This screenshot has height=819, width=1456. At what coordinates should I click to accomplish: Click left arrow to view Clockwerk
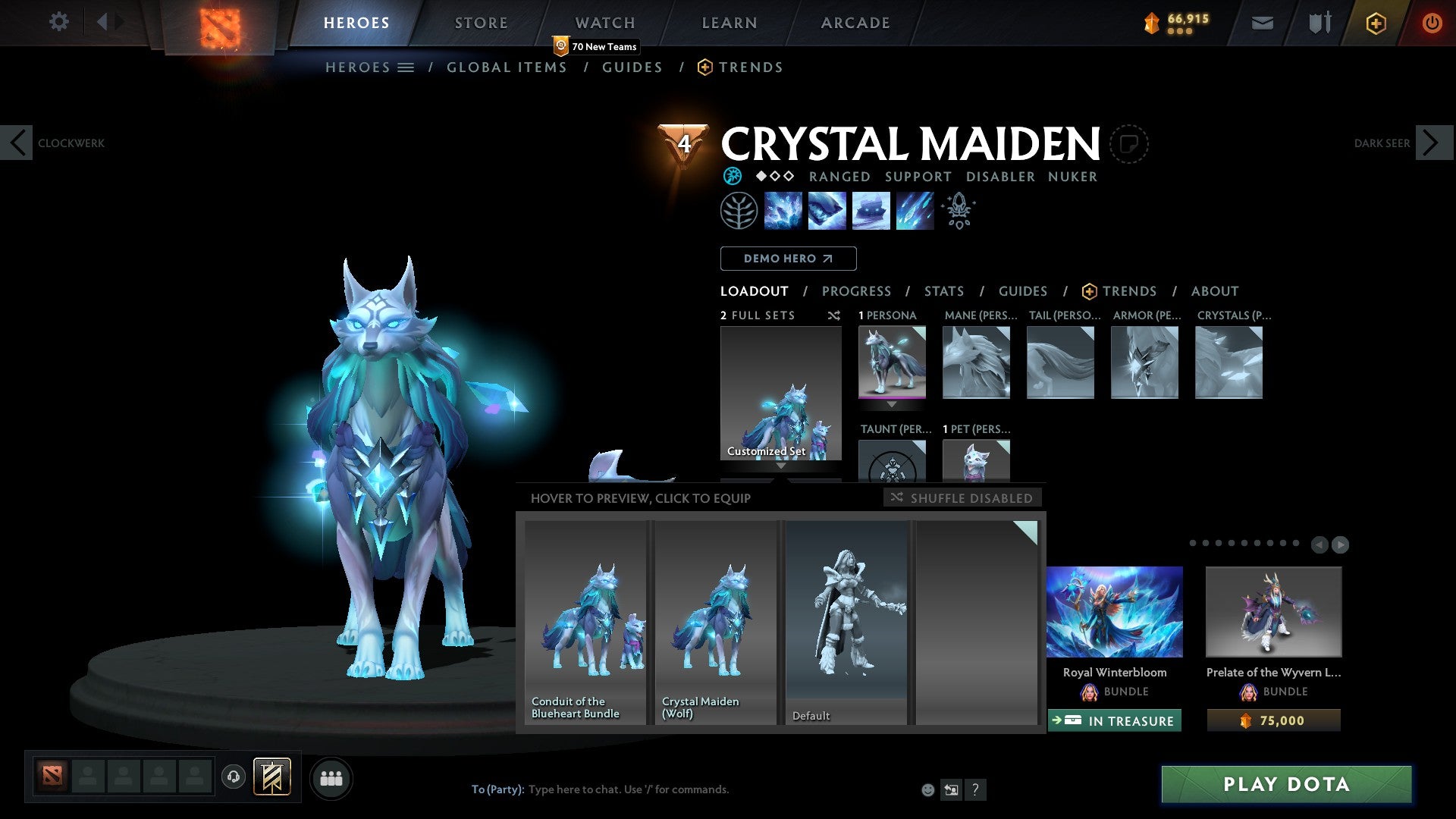(x=17, y=143)
